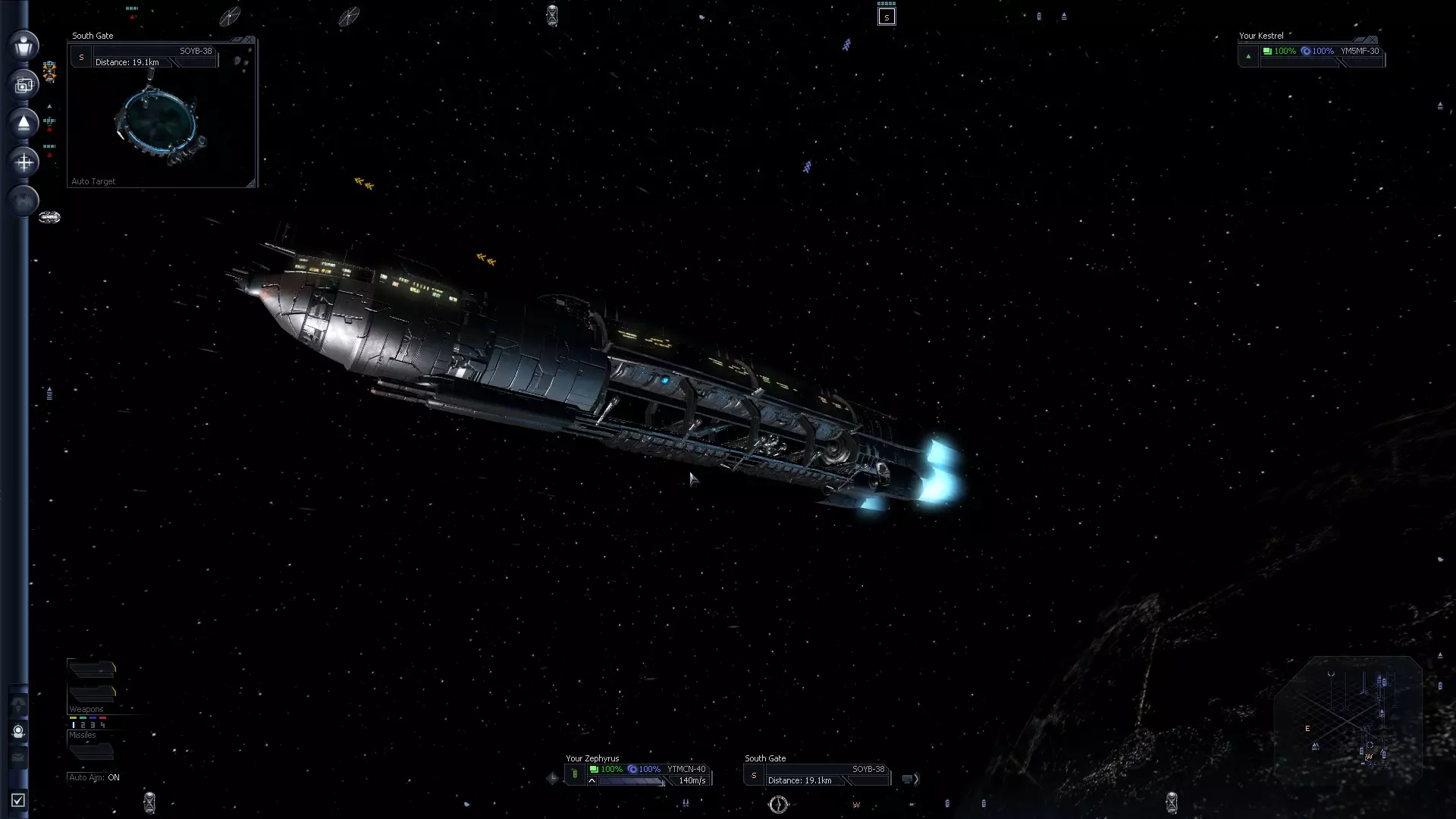Screen dimensions: 1456x819
Task: Expand the Zephyrus speed arrow button
Action: [591, 781]
